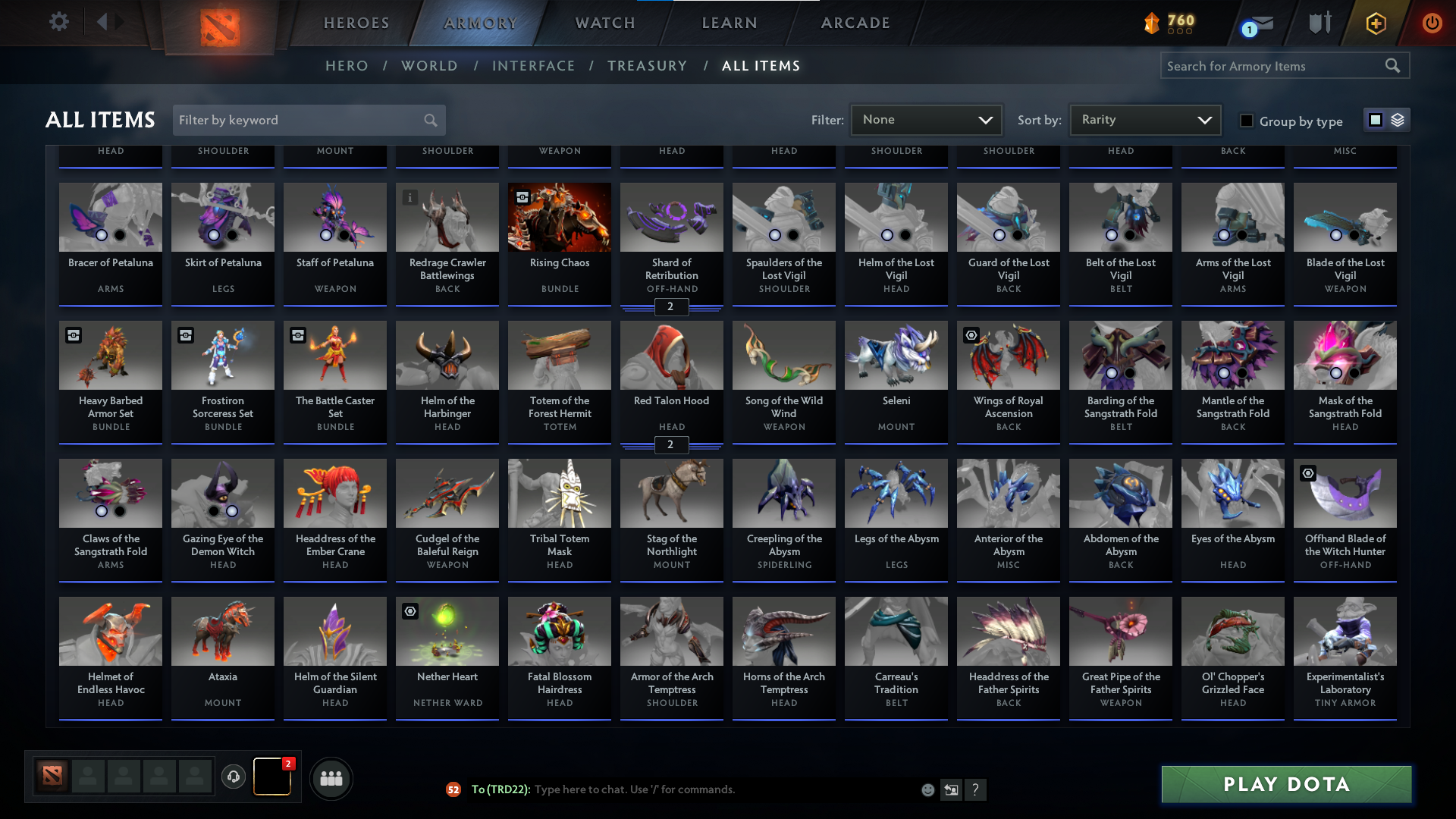Open the Dota Plus hexagon icon
The image size is (1456, 819).
[x=1375, y=23]
